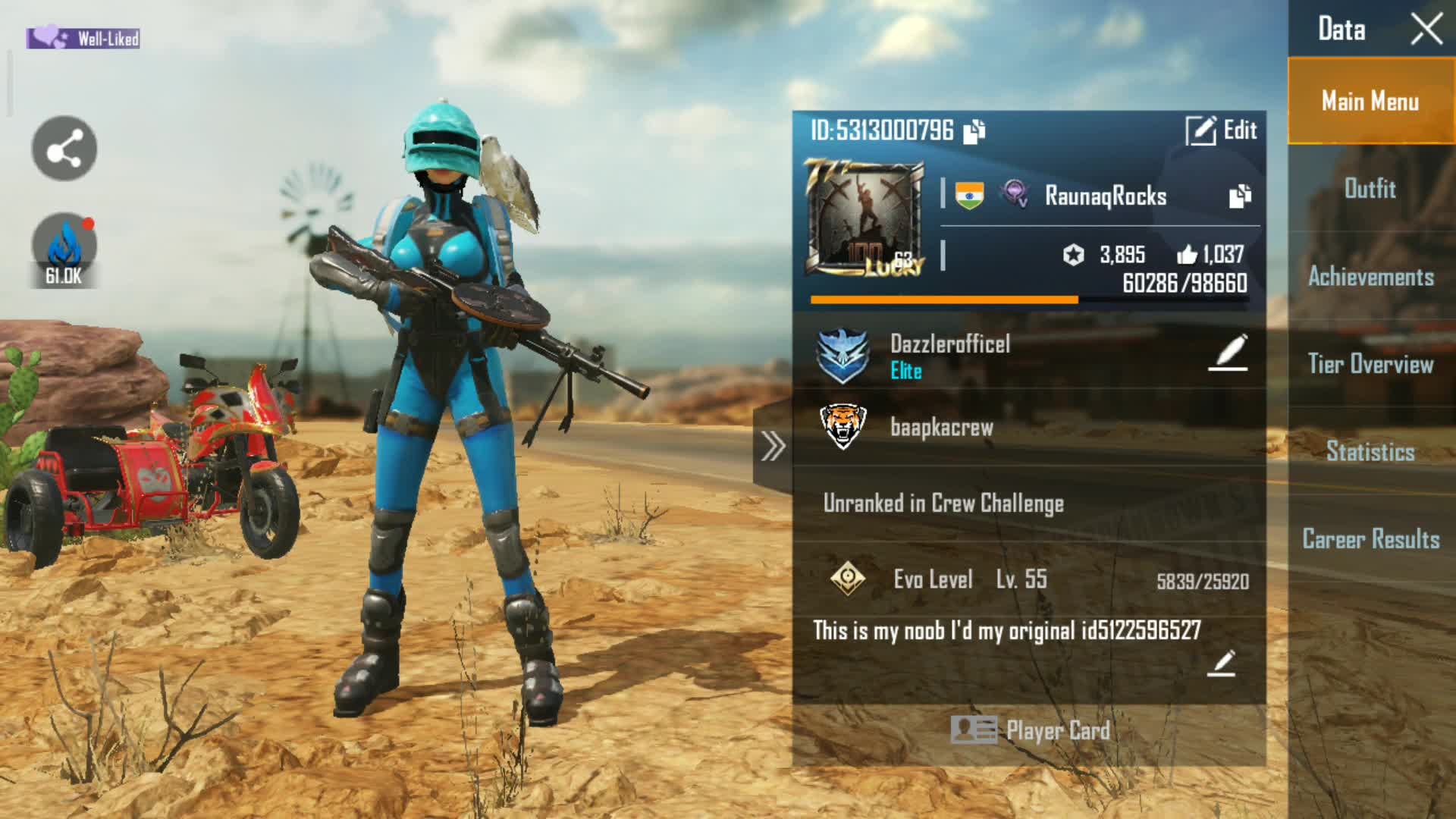The height and width of the screenshot is (819, 1456).
Task: Switch to the Main Menu tab
Action: point(1370,101)
